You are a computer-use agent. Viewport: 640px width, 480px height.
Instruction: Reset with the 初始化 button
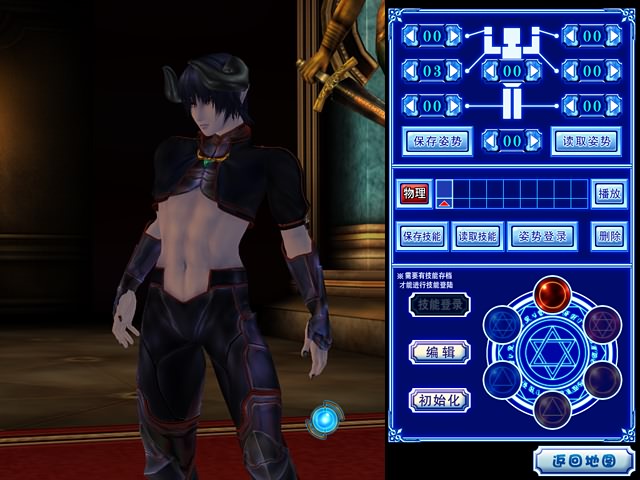440,399
